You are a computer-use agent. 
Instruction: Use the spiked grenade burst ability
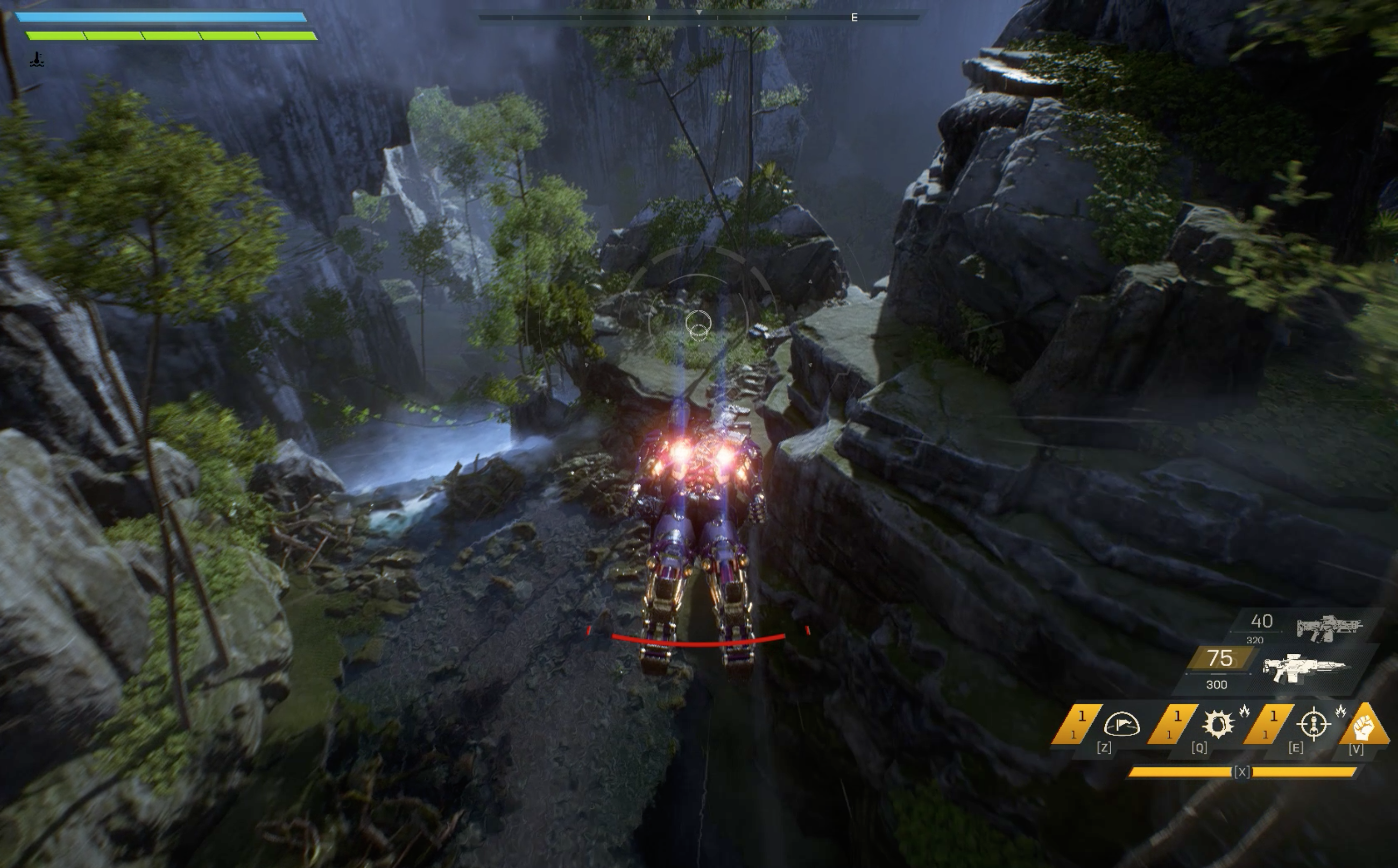1217,724
